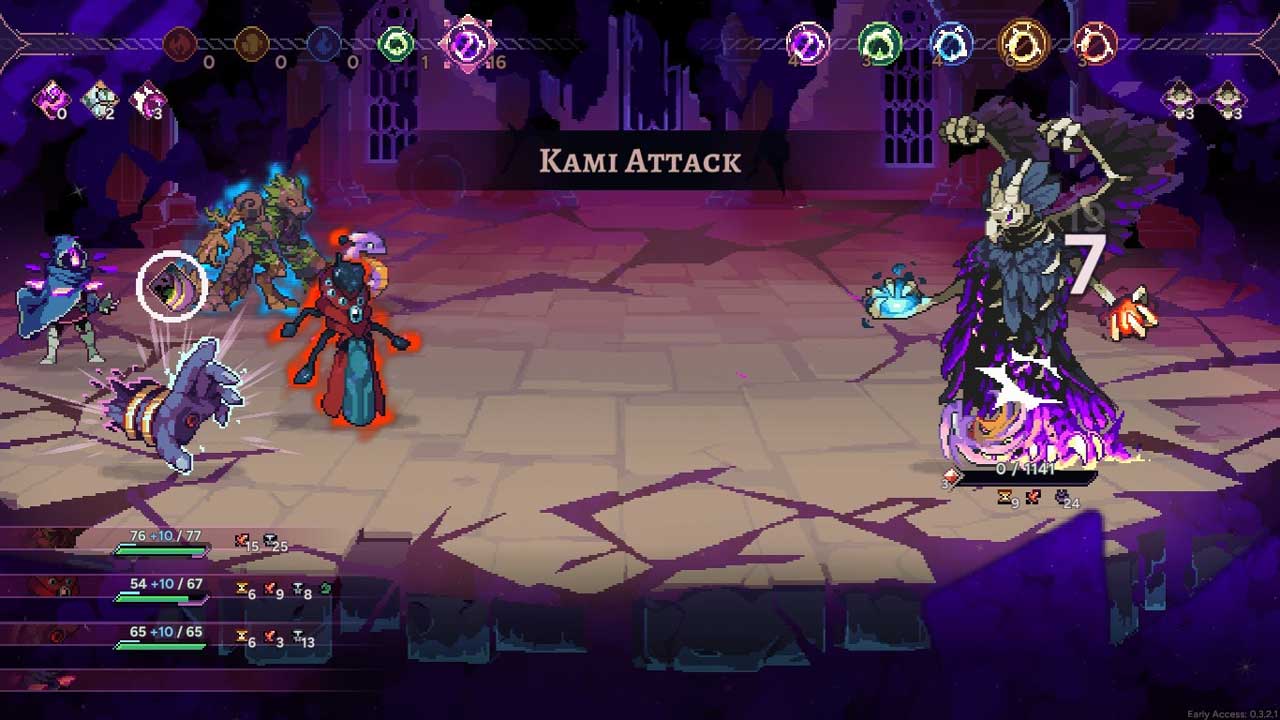The height and width of the screenshot is (720, 1280).
Task: Click the white-circled ability icon near the party
Action: click(172, 287)
